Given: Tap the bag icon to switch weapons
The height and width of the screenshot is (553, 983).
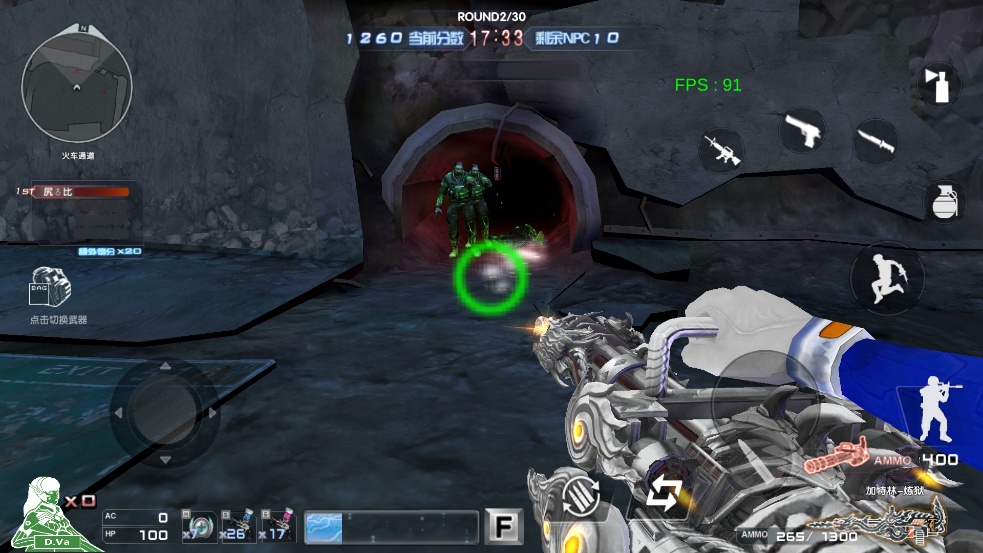Looking at the screenshot, I should point(50,288).
